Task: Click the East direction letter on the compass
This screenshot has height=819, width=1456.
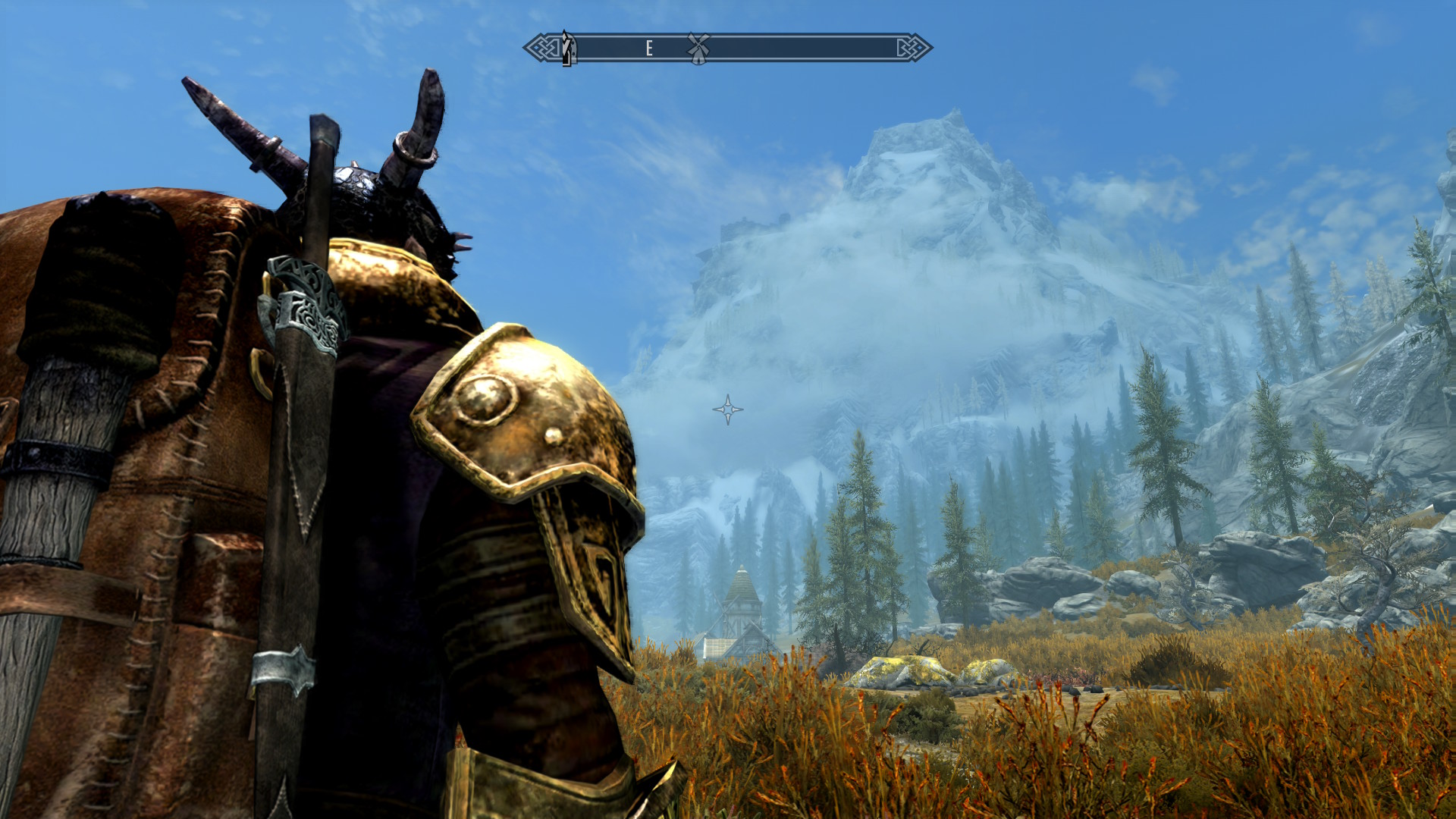Action: click(x=649, y=49)
